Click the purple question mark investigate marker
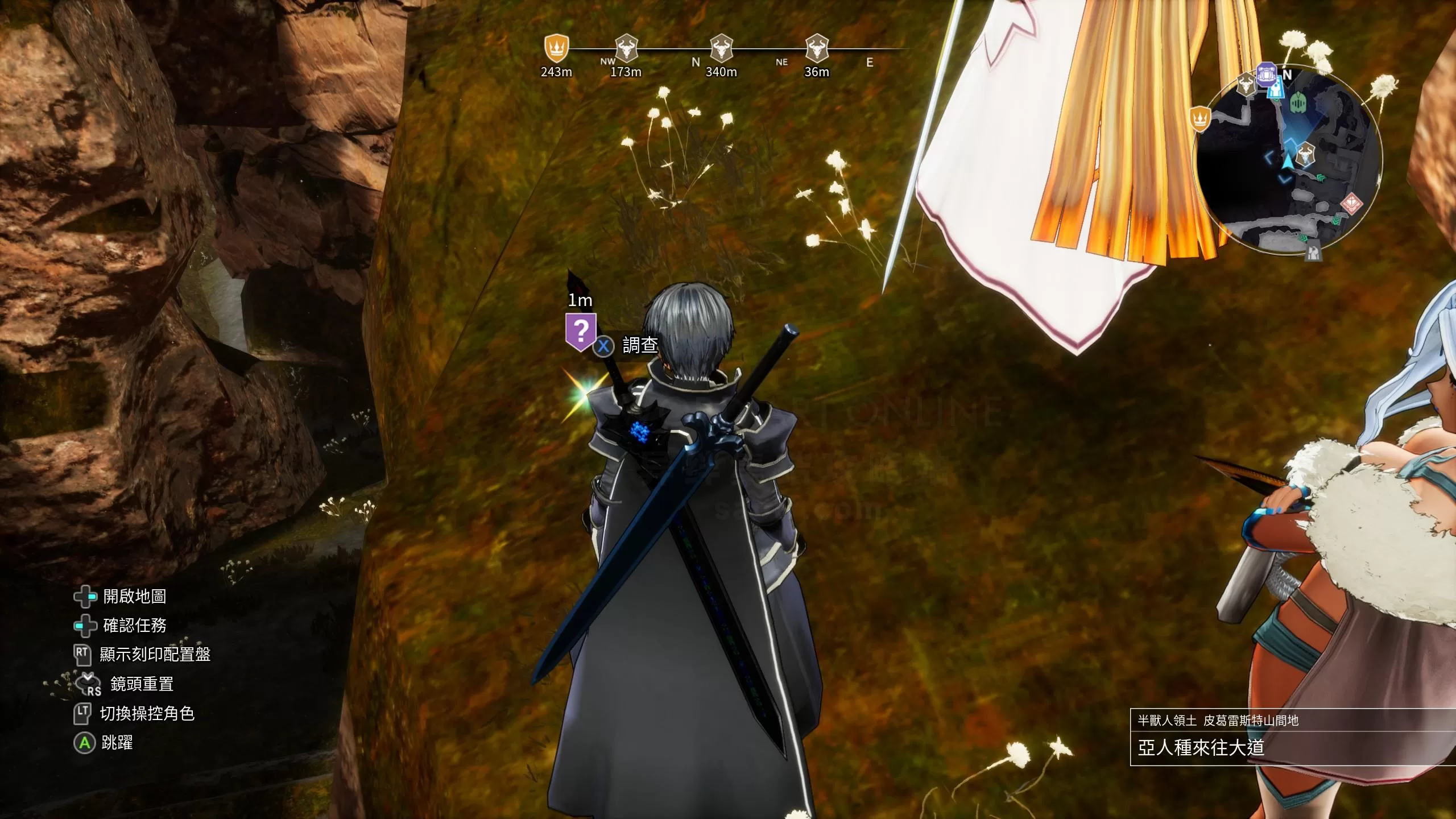The width and height of the screenshot is (1456, 819). point(580,330)
